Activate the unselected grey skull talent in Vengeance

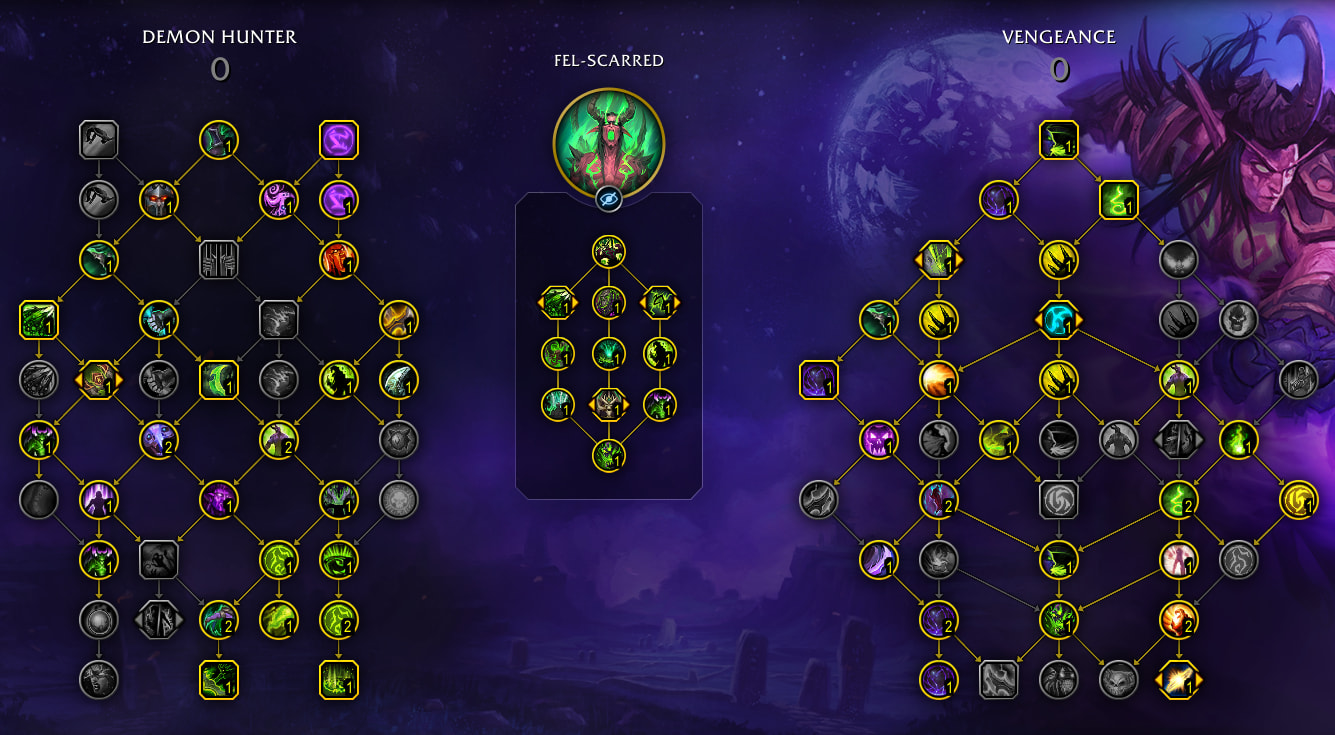click(x=1238, y=320)
